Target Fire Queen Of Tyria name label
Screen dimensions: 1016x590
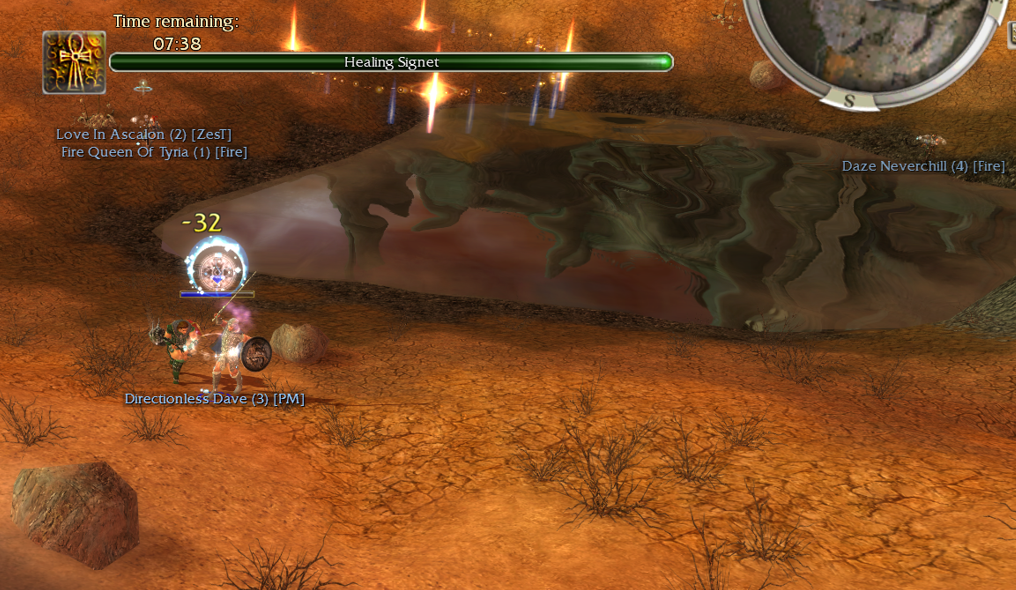click(154, 152)
